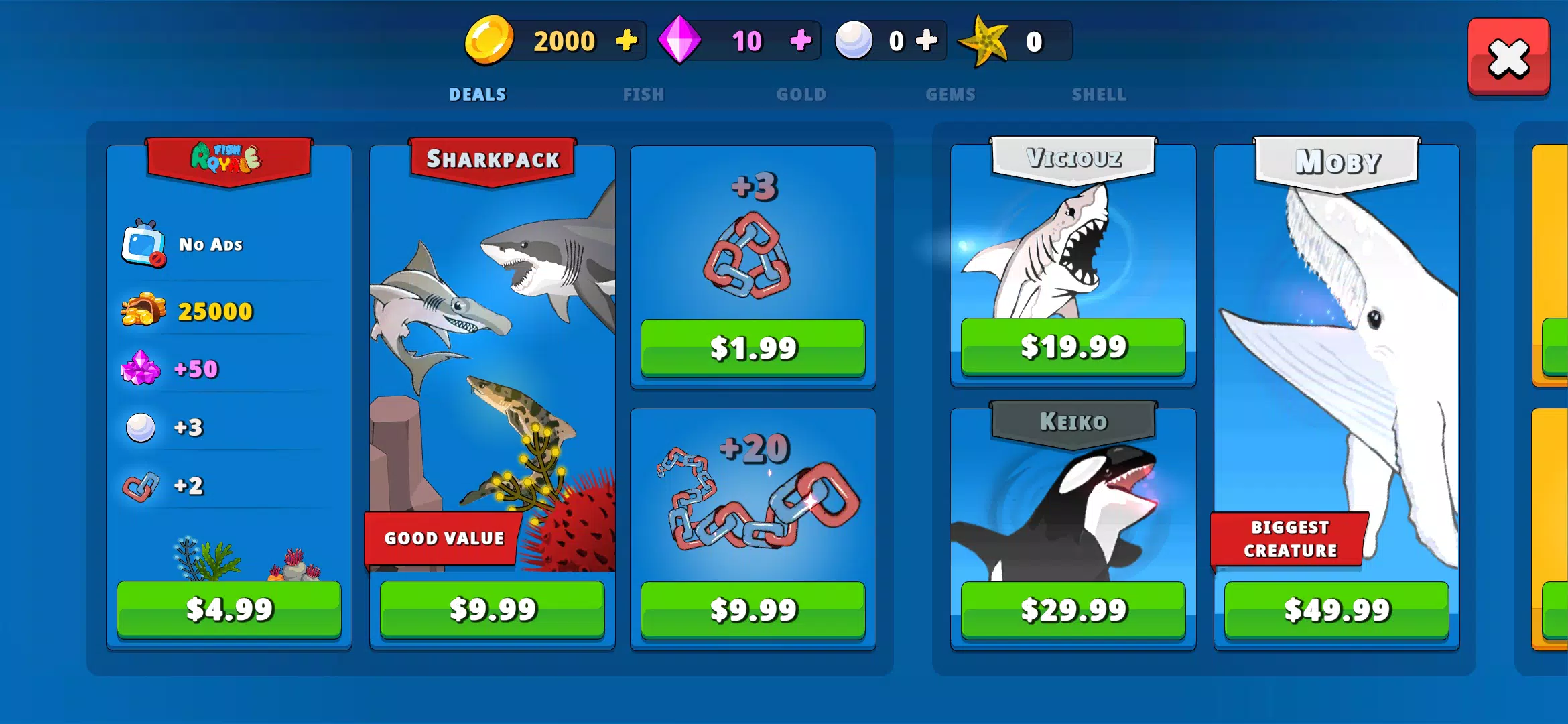Switch to the FISH tab
Screen dimensions: 1568x724
pos(643,94)
